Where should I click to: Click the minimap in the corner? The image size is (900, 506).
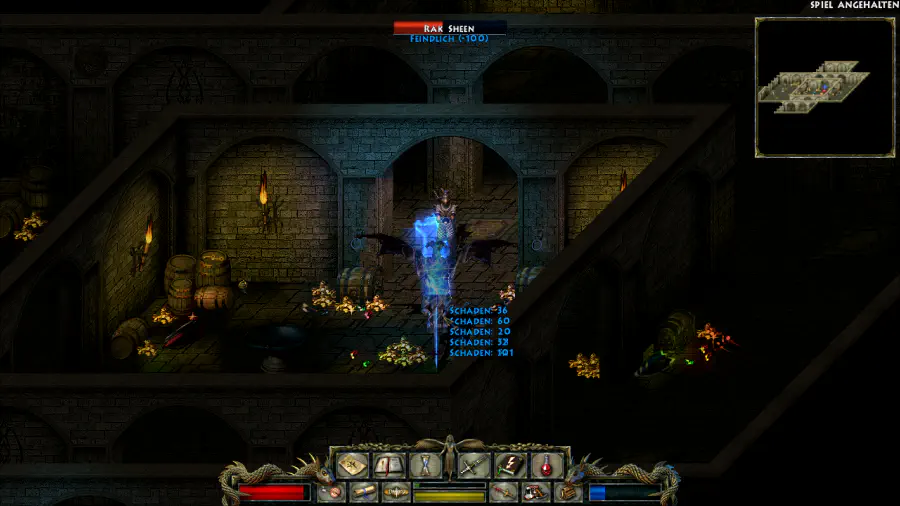click(x=824, y=88)
